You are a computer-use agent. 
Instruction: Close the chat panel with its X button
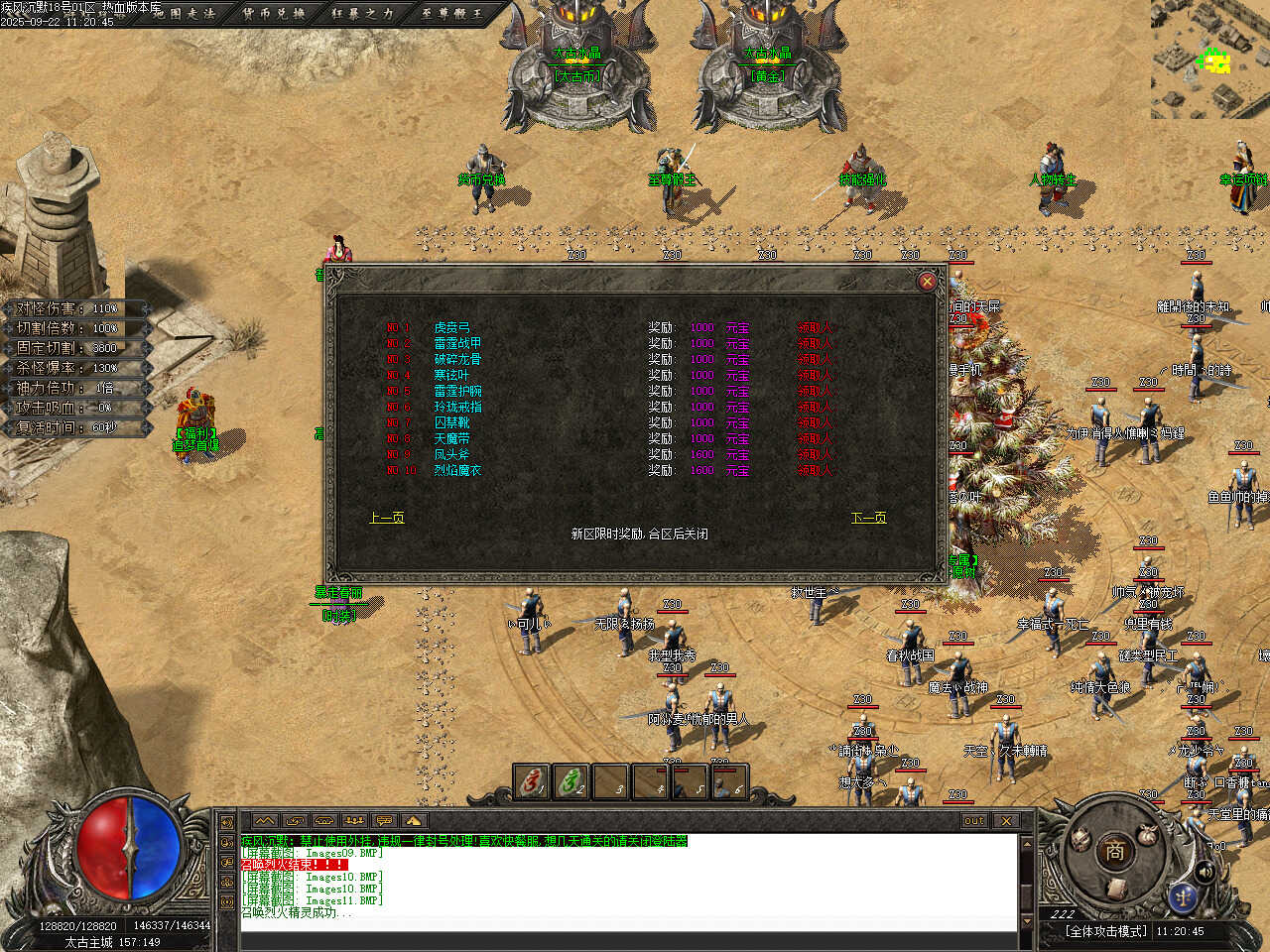click(1006, 821)
